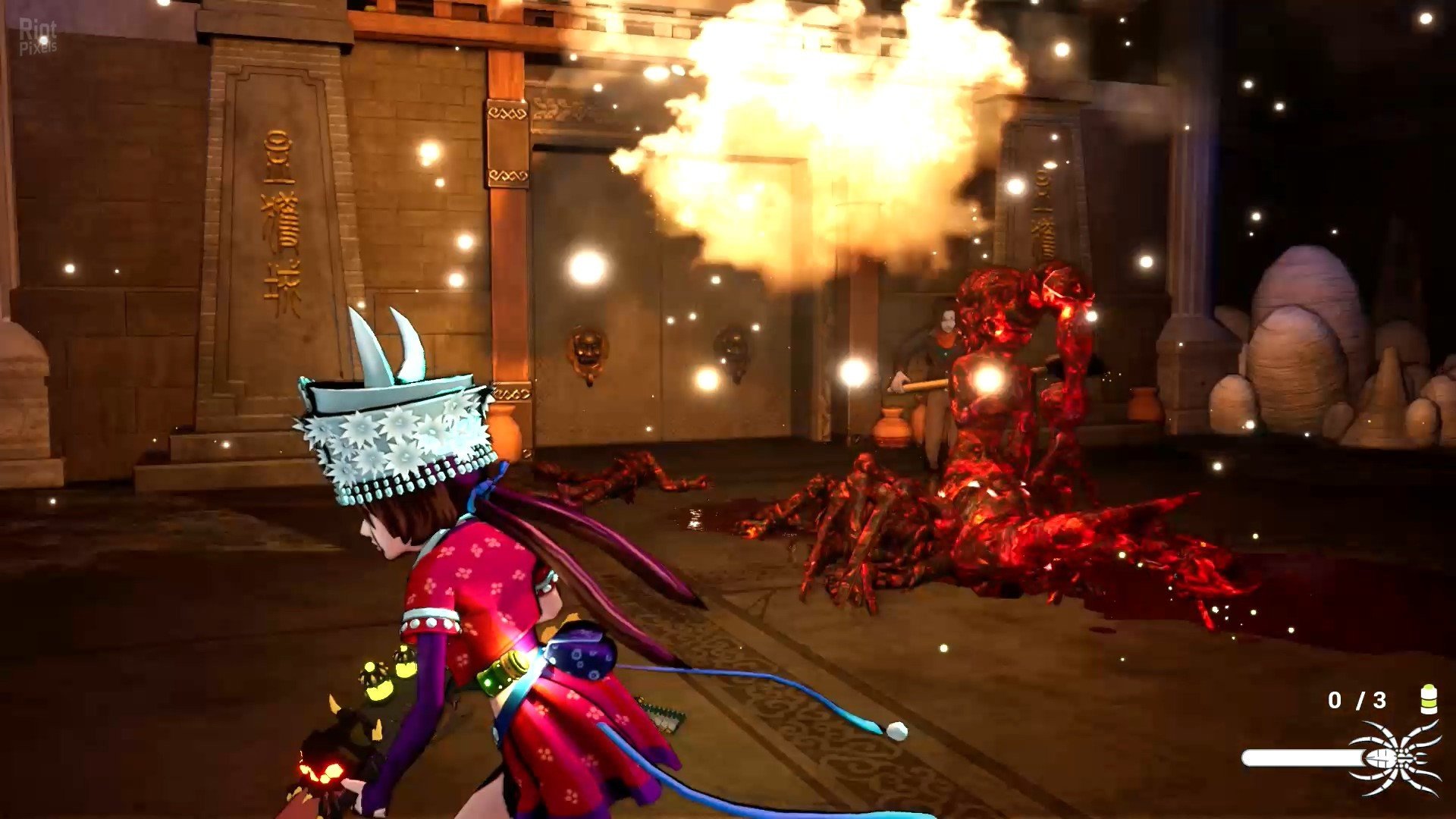The width and height of the screenshot is (1456, 819).
Task: Select the yellow-green canister icon
Action: point(1428,699)
